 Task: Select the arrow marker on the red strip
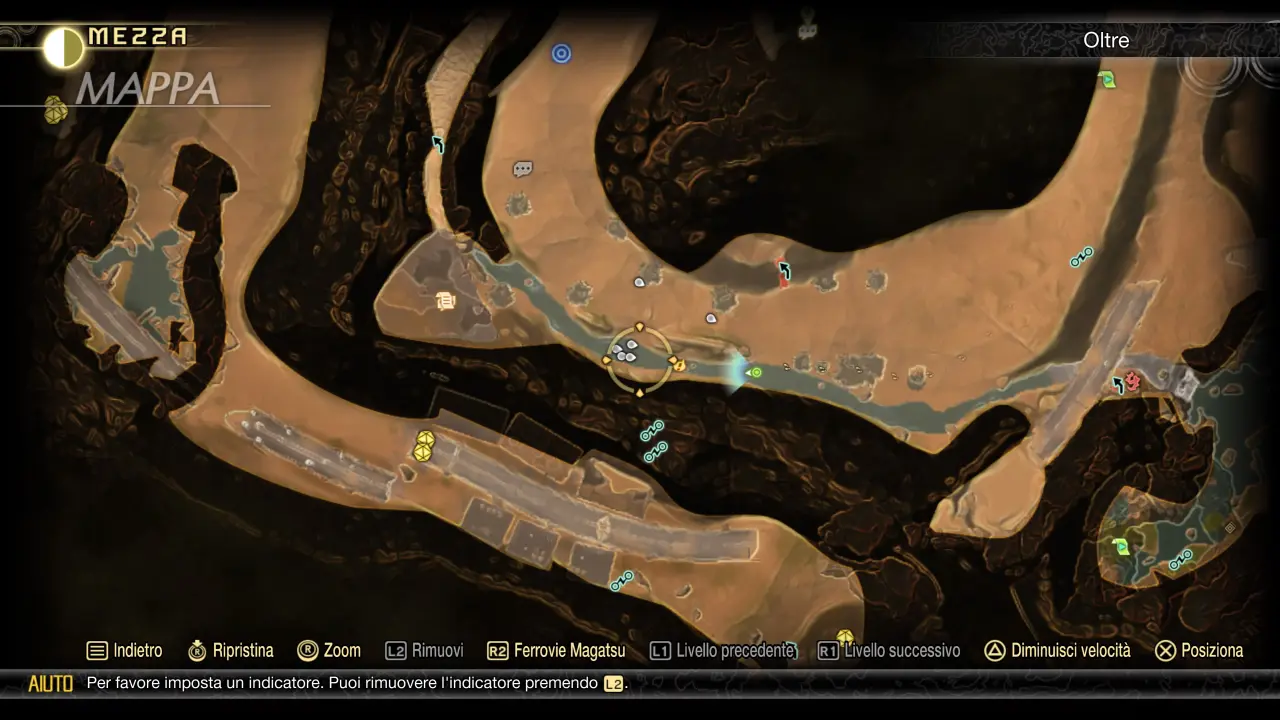(x=785, y=269)
